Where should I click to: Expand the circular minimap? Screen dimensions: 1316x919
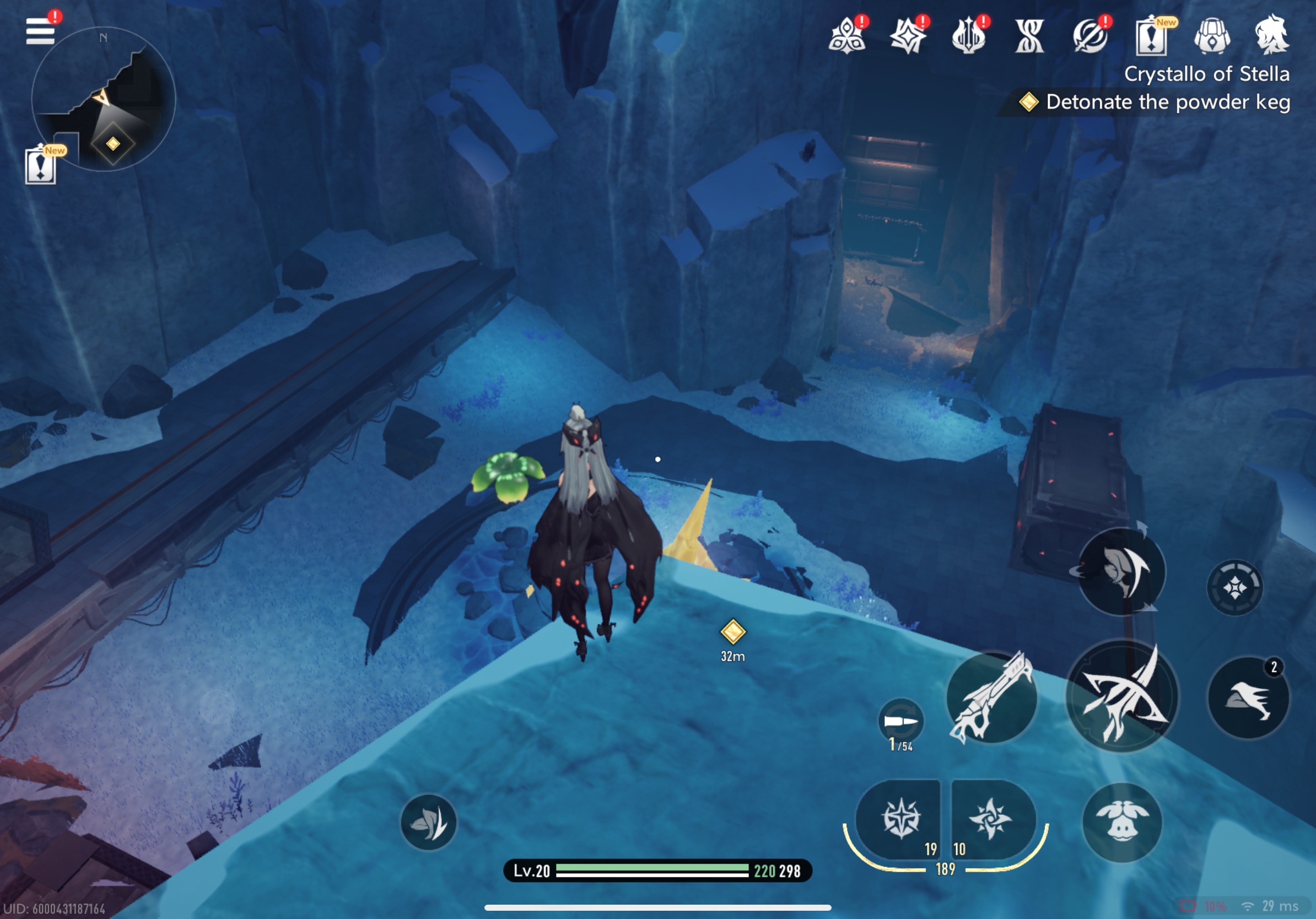point(104,99)
